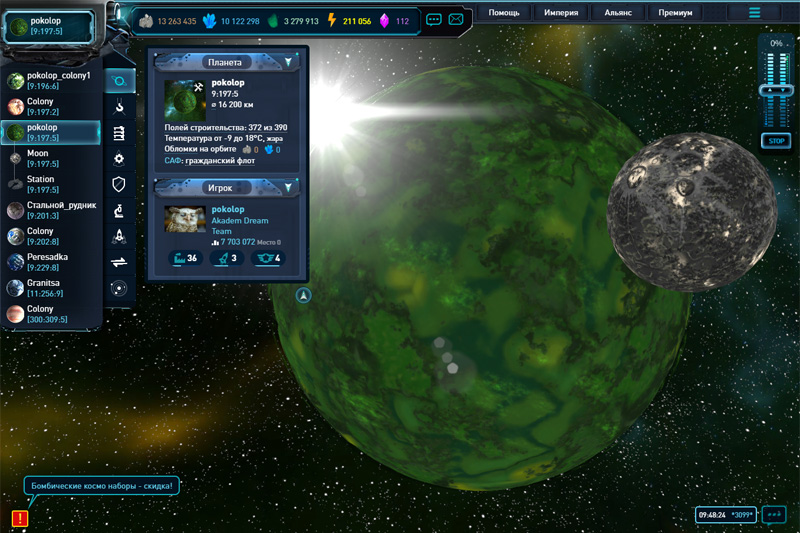Viewport: 800px width, 533px height.
Task: Open the Премиум menu
Action: click(x=676, y=14)
